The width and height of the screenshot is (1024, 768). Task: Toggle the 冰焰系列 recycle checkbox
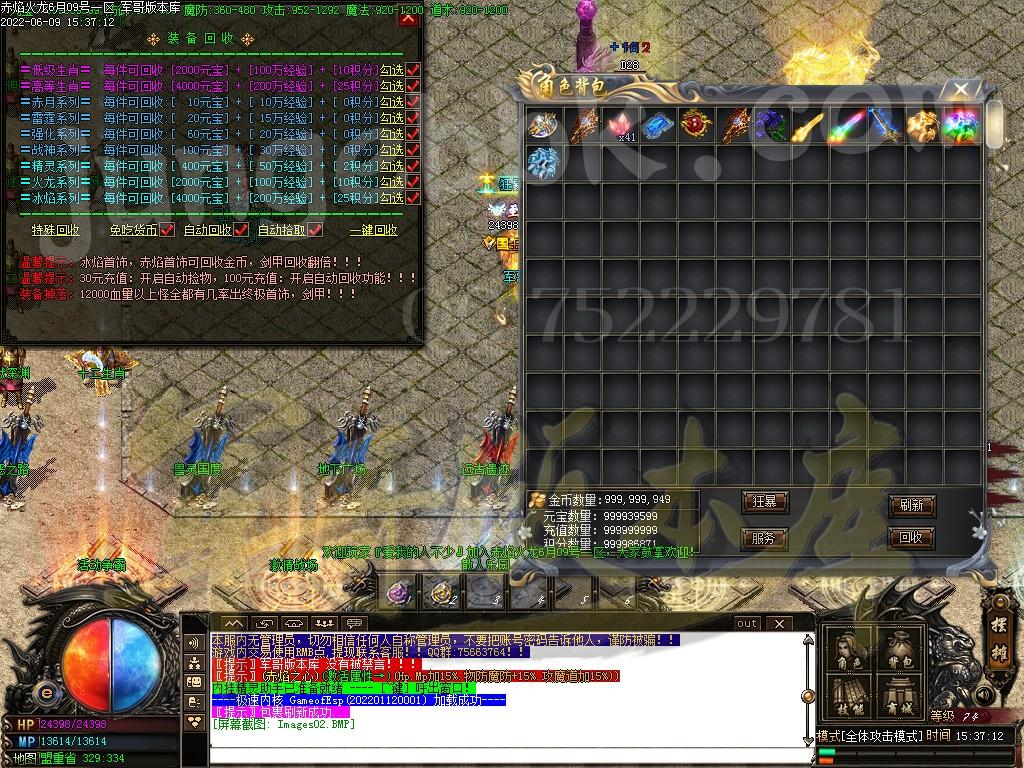(413, 198)
